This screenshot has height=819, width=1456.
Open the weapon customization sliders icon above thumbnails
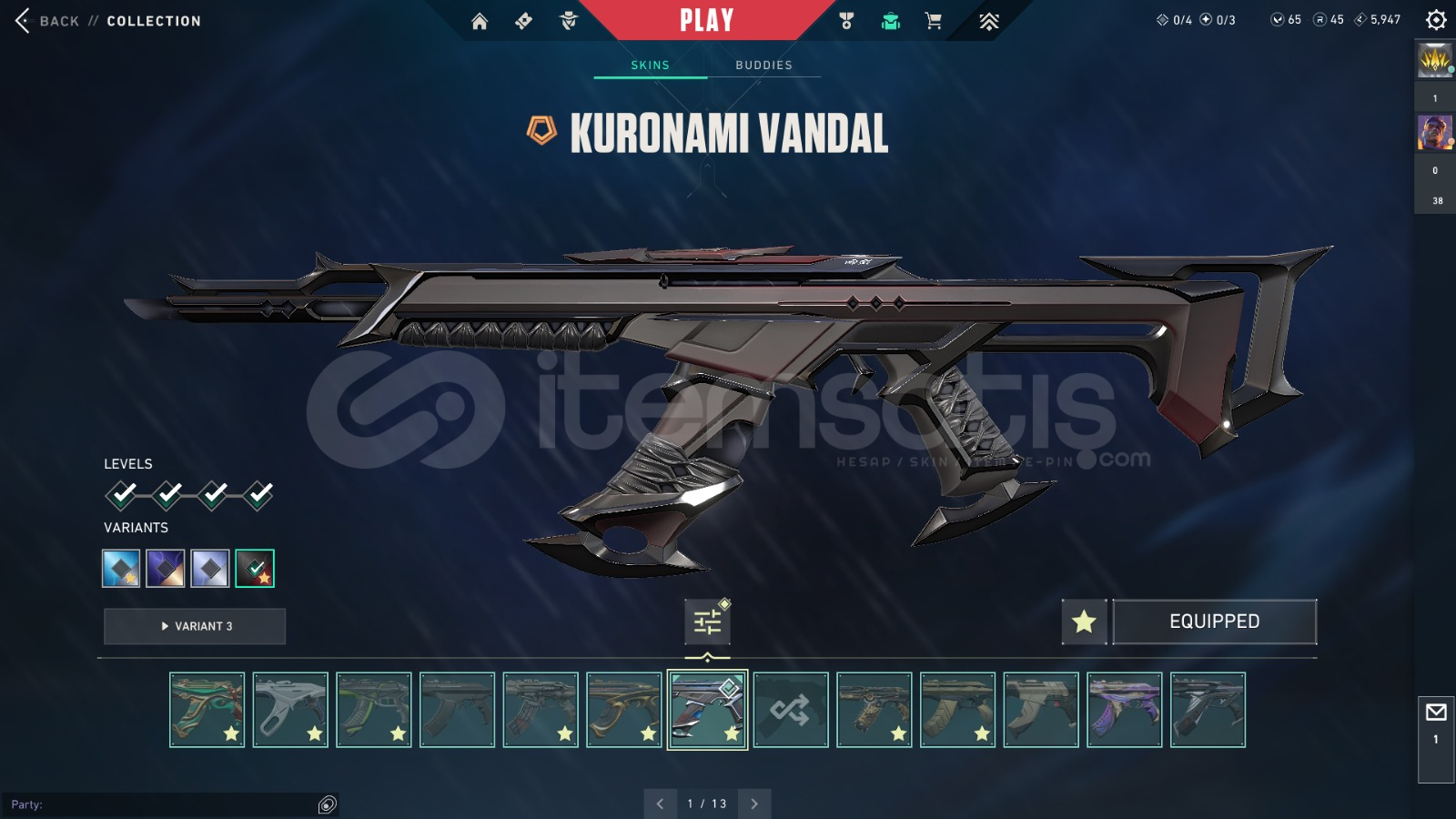click(x=708, y=620)
